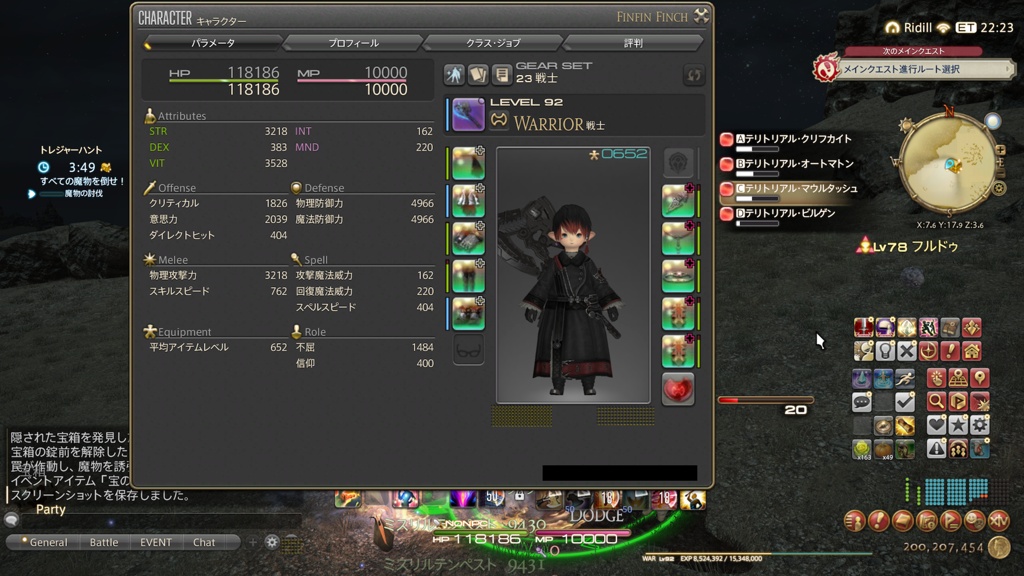The width and height of the screenshot is (1024, 576).
Task: Switch chat log to Battle tab
Action: point(104,542)
